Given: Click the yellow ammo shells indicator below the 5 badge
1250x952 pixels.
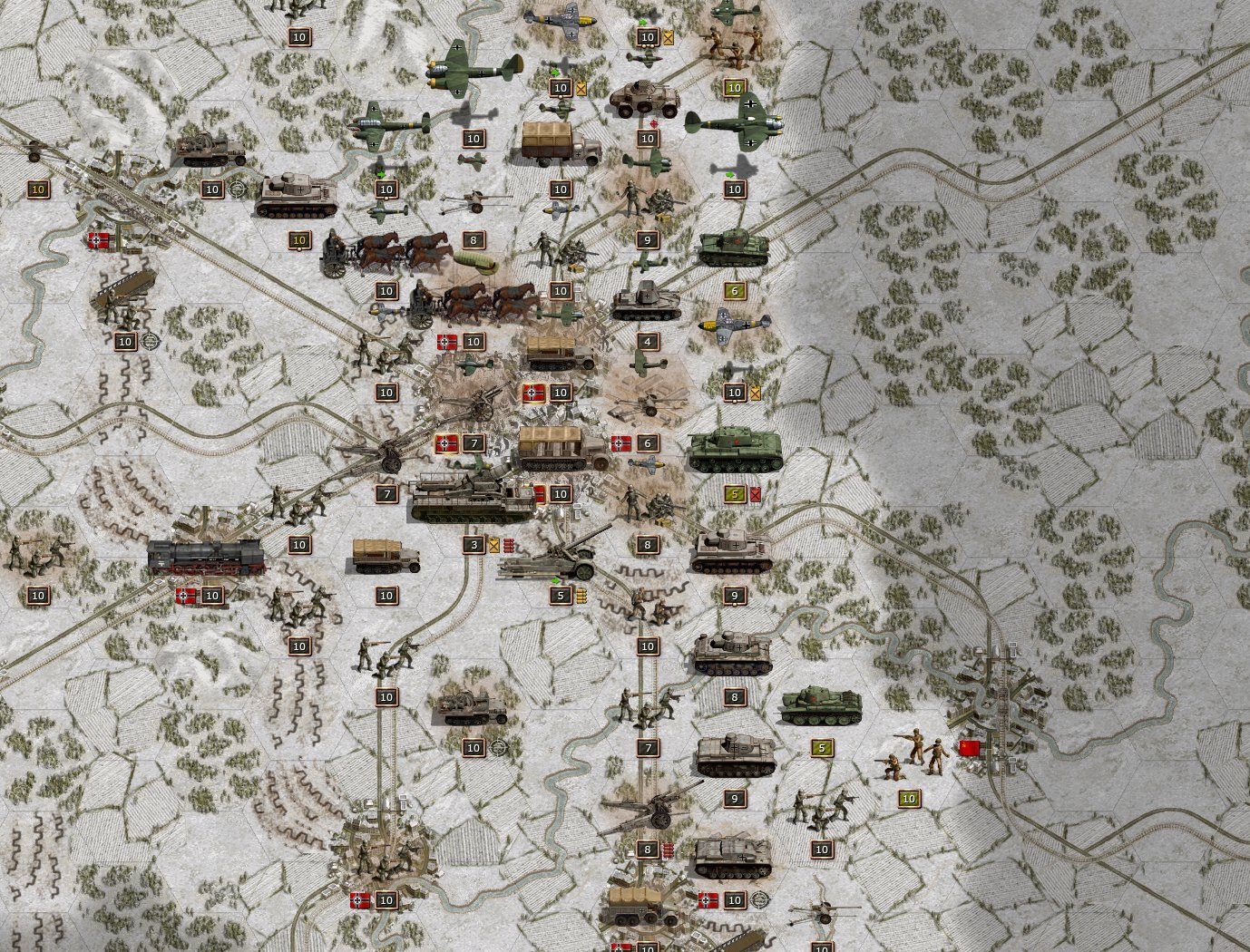Looking at the screenshot, I should pos(582,596).
